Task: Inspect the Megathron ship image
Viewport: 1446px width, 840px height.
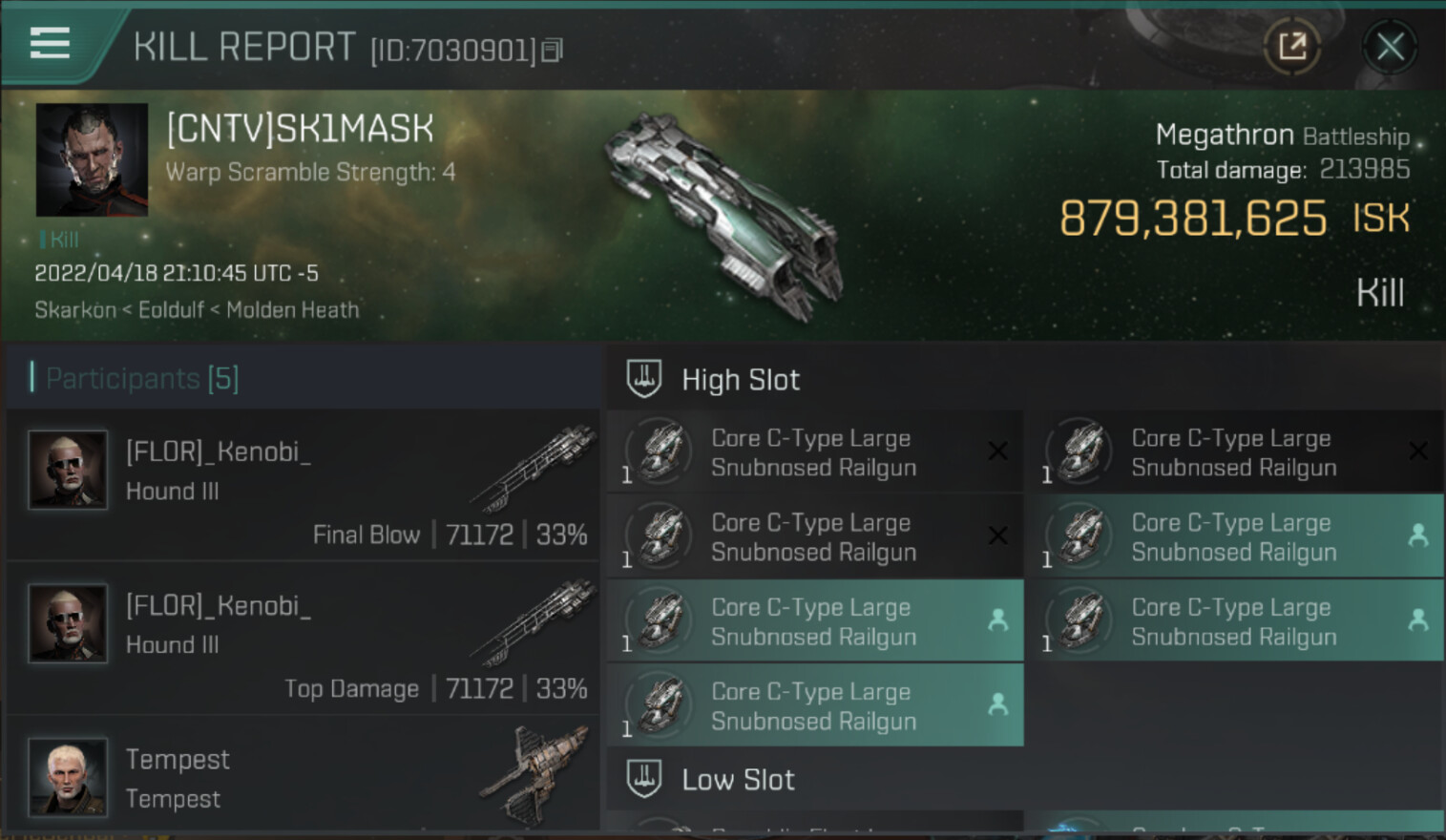Action: [x=725, y=215]
